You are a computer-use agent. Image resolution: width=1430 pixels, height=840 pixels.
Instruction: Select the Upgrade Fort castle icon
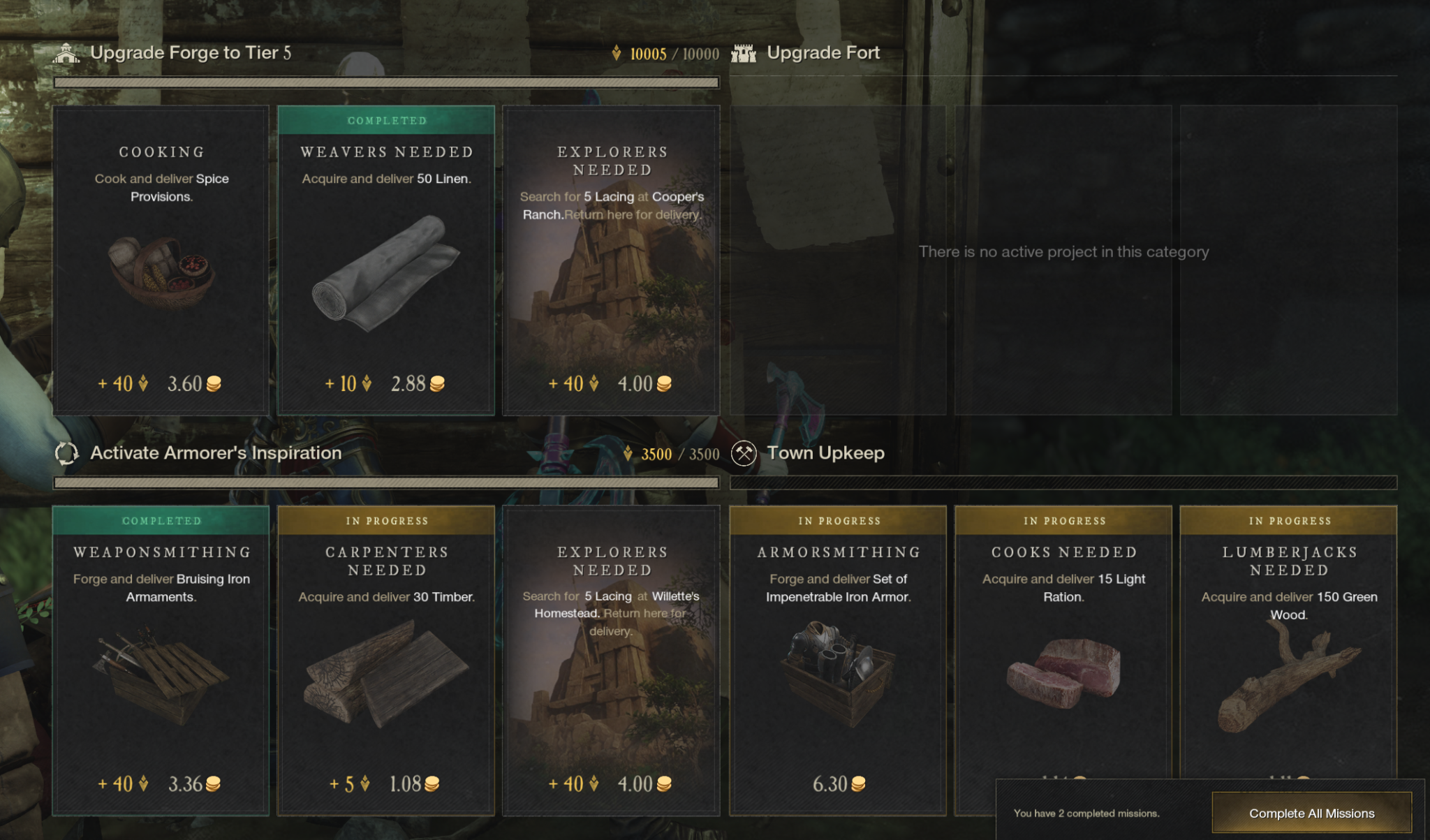pyautogui.click(x=744, y=52)
